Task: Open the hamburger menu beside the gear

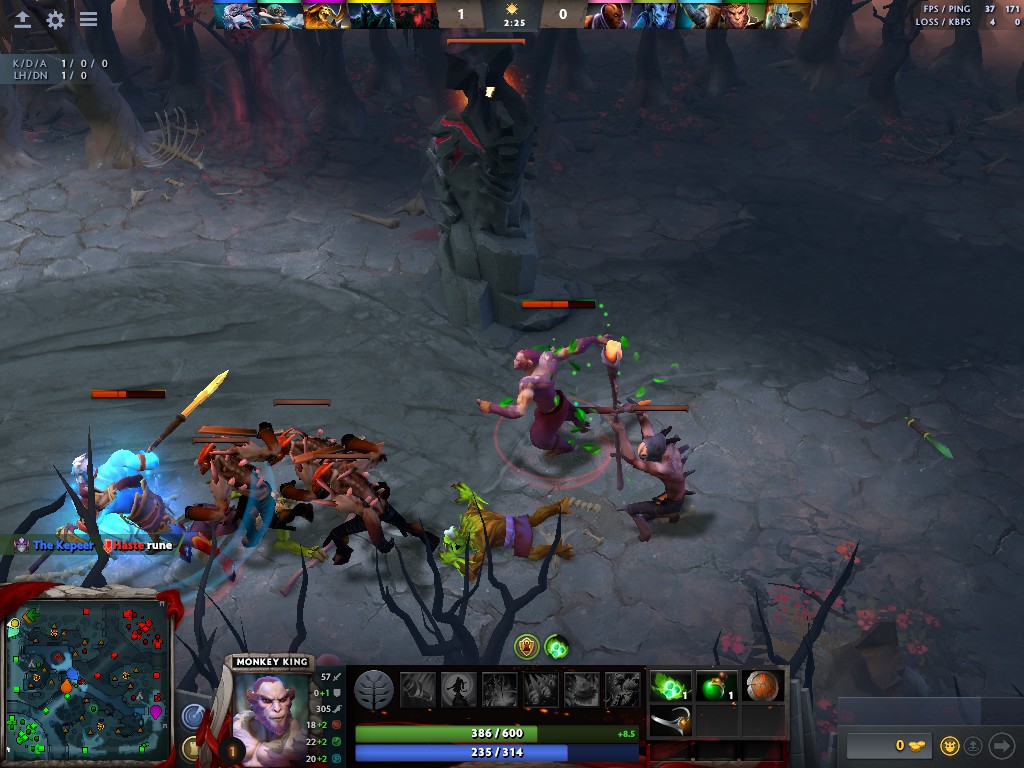Action: (88, 19)
